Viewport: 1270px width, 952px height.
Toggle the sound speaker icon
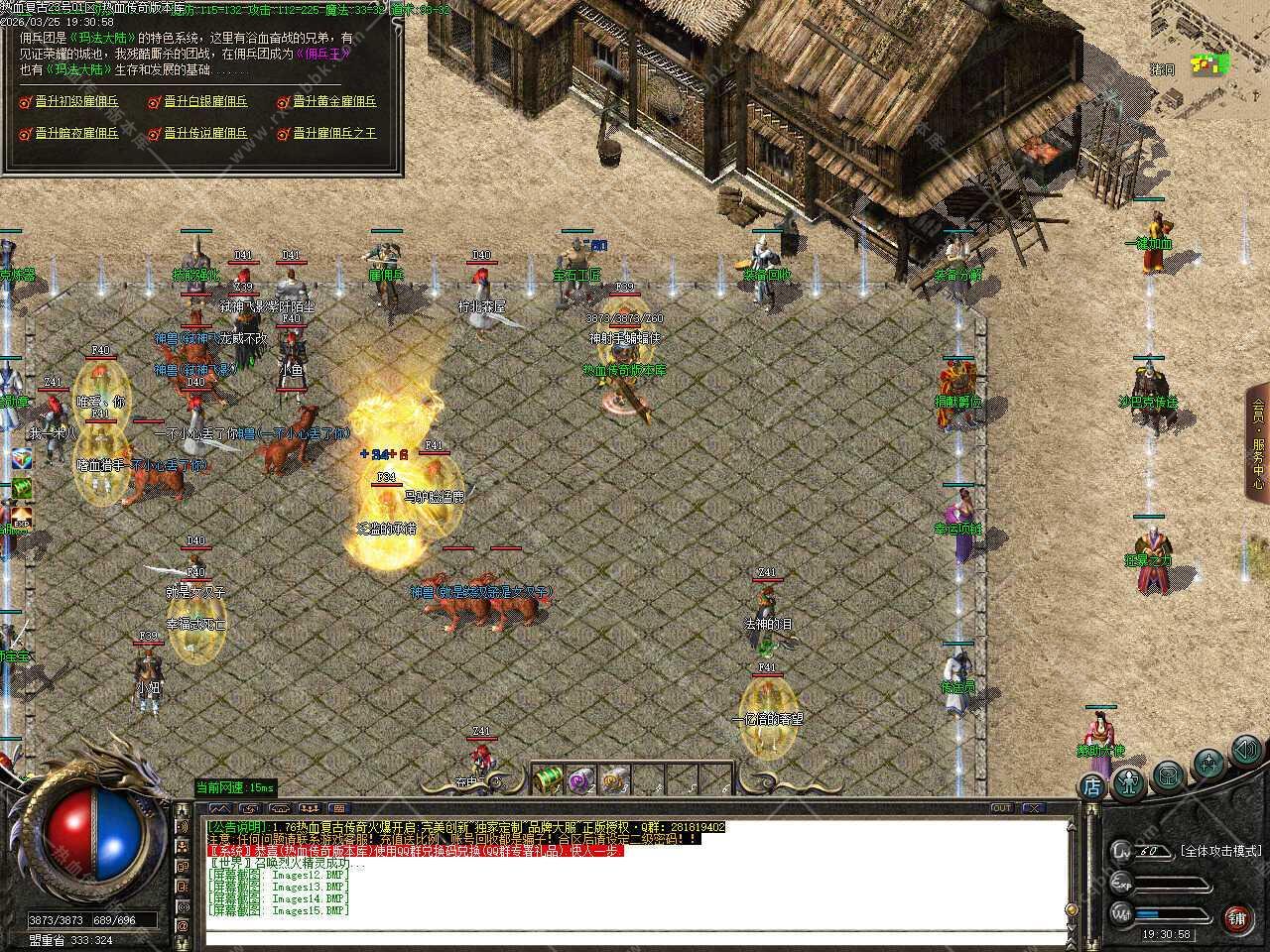pyautogui.click(x=1245, y=750)
